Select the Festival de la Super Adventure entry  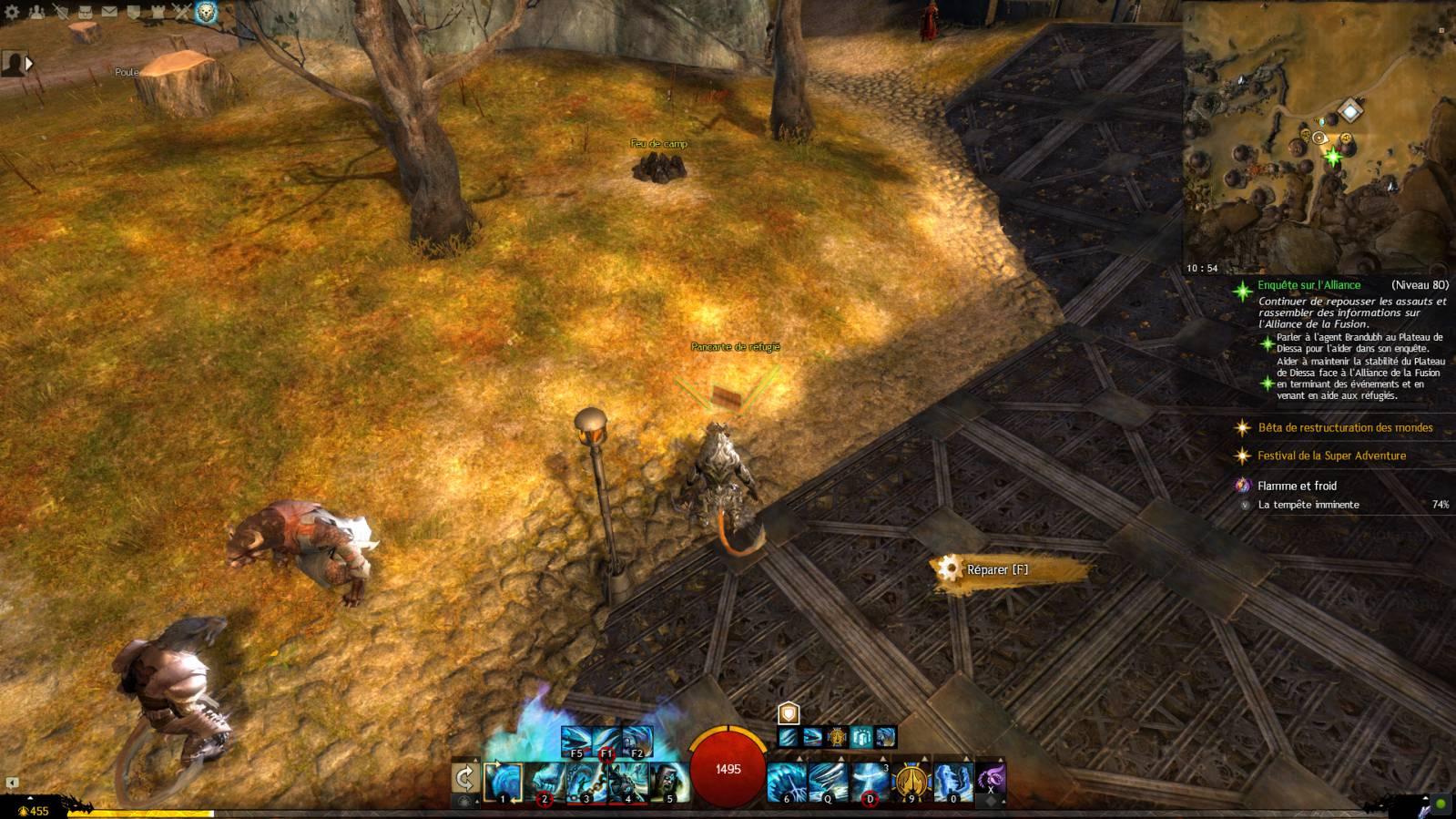tap(1331, 456)
